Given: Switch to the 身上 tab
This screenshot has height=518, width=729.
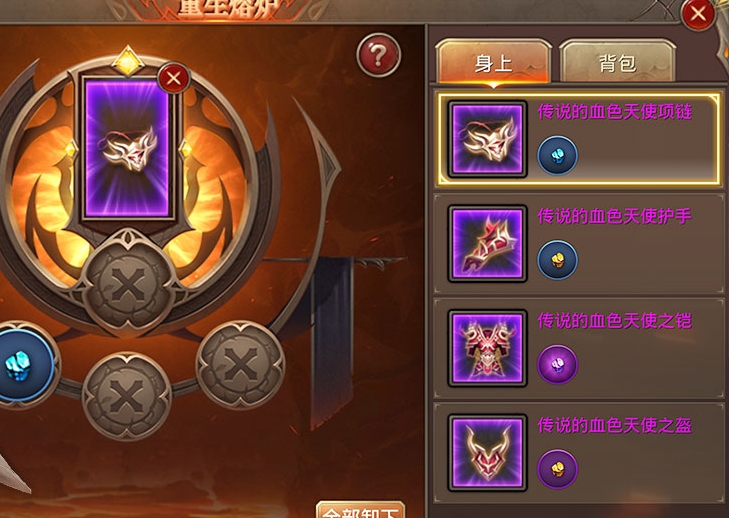Looking at the screenshot, I should point(493,63).
